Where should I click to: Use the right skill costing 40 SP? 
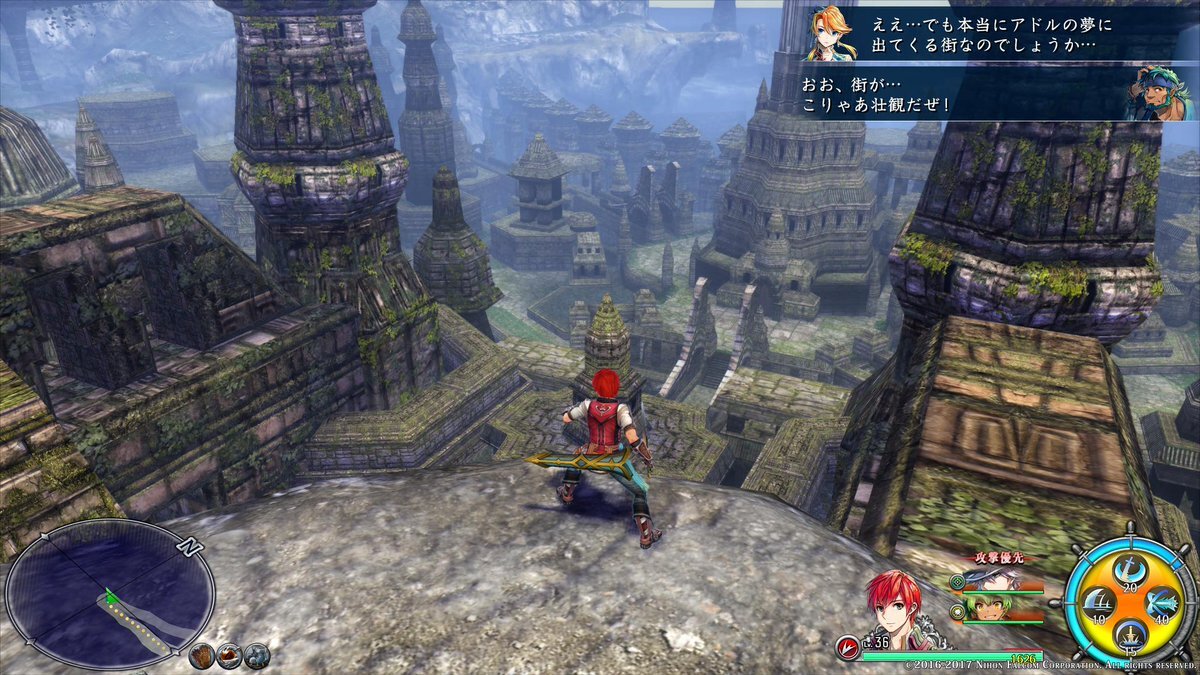(1161, 604)
